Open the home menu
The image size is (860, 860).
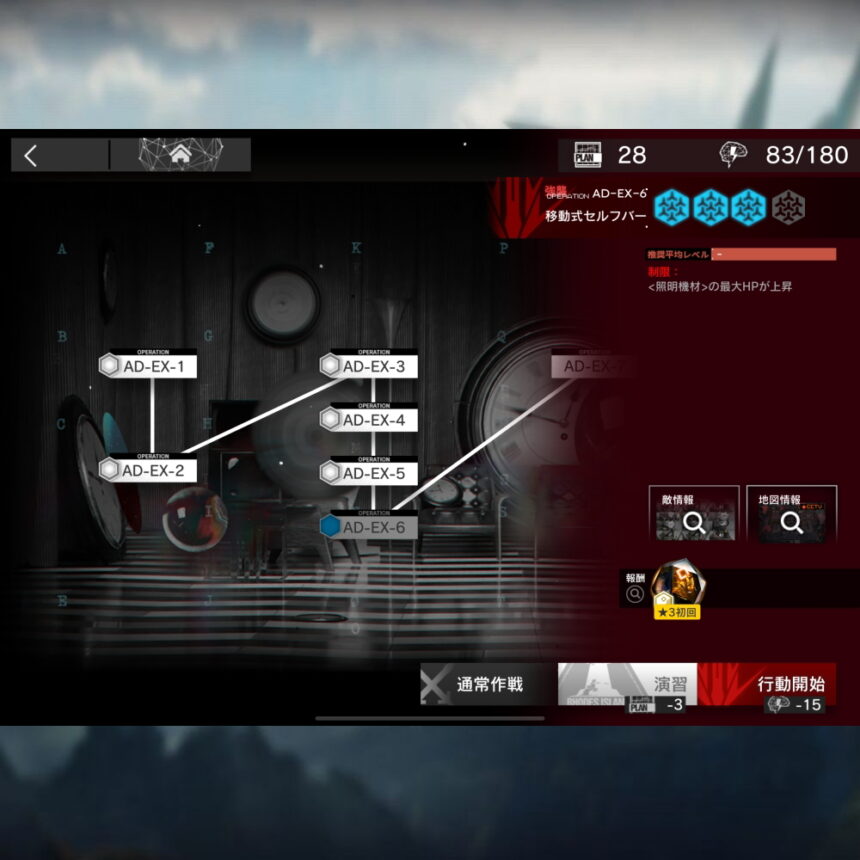(180, 155)
